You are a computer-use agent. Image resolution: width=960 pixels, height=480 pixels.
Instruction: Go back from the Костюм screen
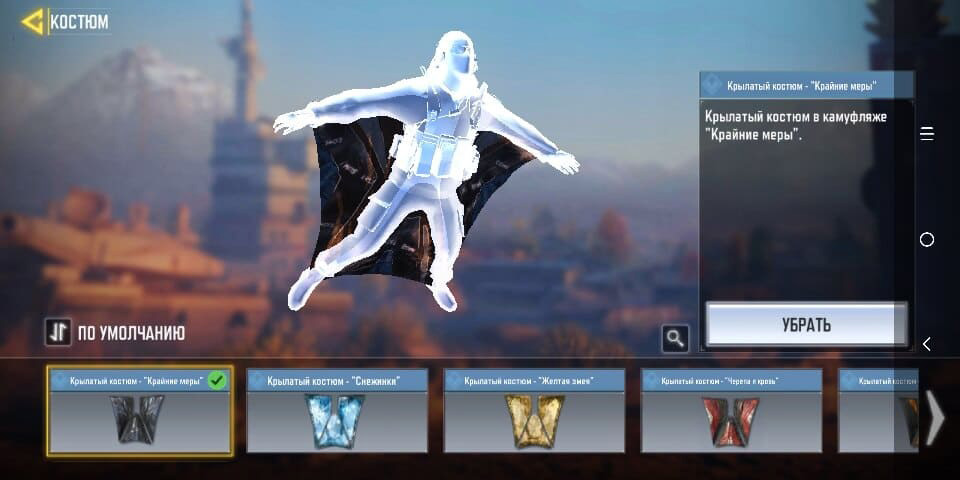[x=33, y=21]
